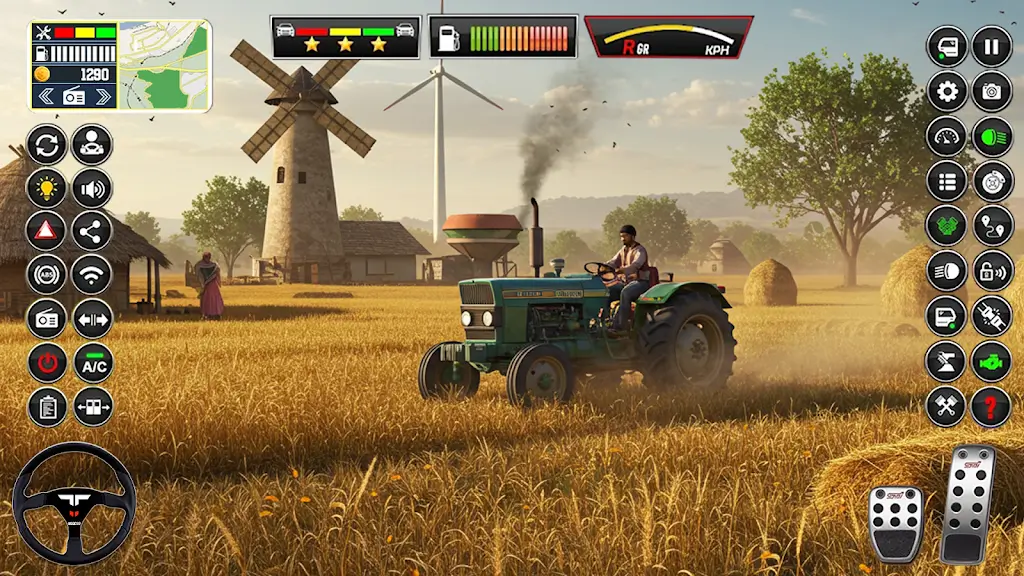Toggle the green headlight beam icon
Screen dimensions: 1024x576
pos(991,136)
